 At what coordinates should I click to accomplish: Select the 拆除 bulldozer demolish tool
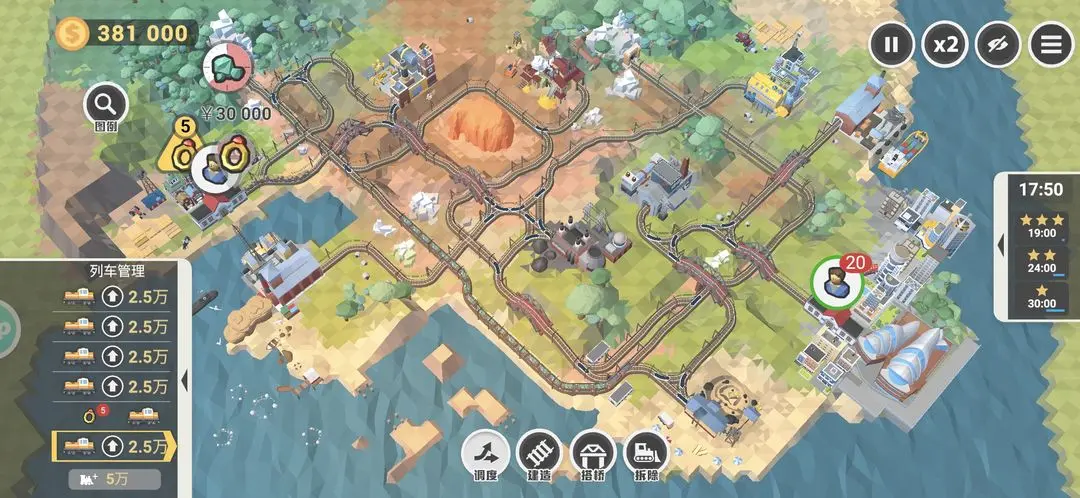point(647,455)
